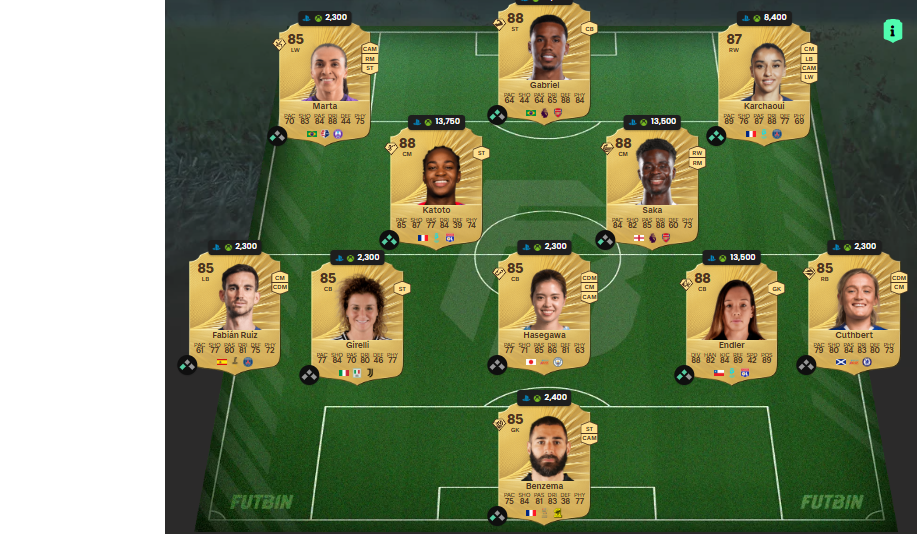Select the Girelli player card
The image size is (917, 534).
coord(357,320)
